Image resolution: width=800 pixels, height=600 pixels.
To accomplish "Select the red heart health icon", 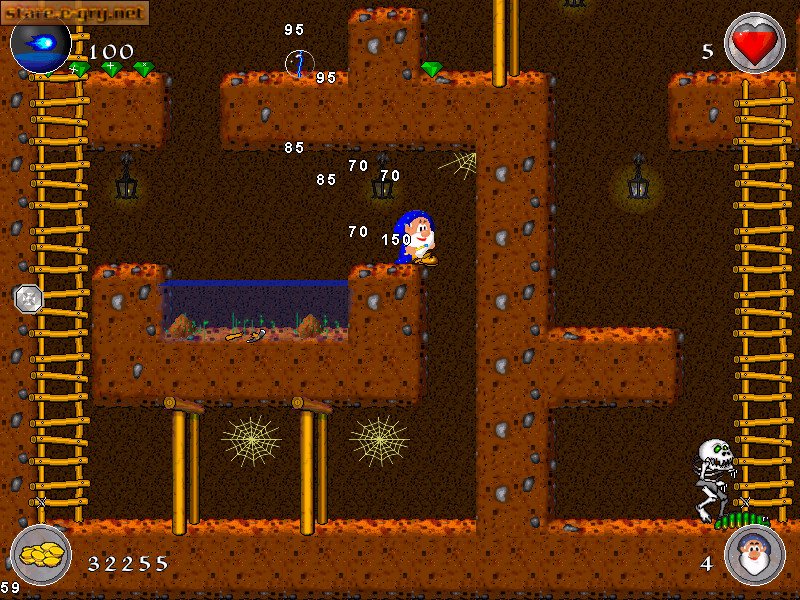I will tap(754, 43).
